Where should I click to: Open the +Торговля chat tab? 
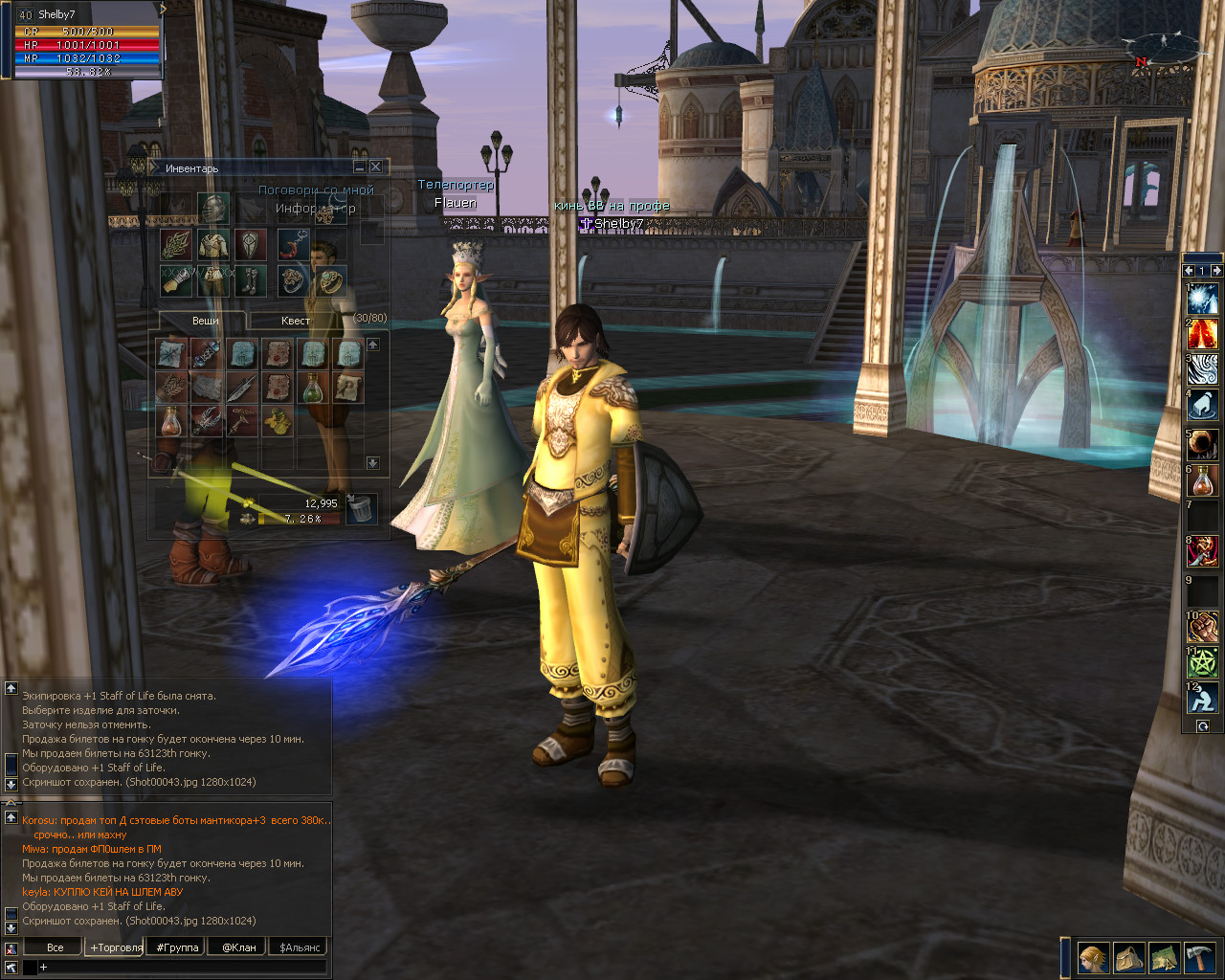116,947
